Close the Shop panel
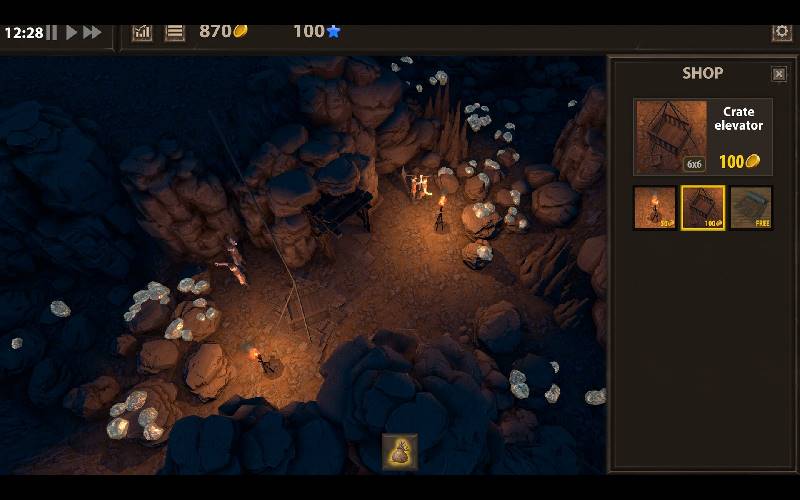The height and width of the screenshot is (500, 800). tap(779, 74)
